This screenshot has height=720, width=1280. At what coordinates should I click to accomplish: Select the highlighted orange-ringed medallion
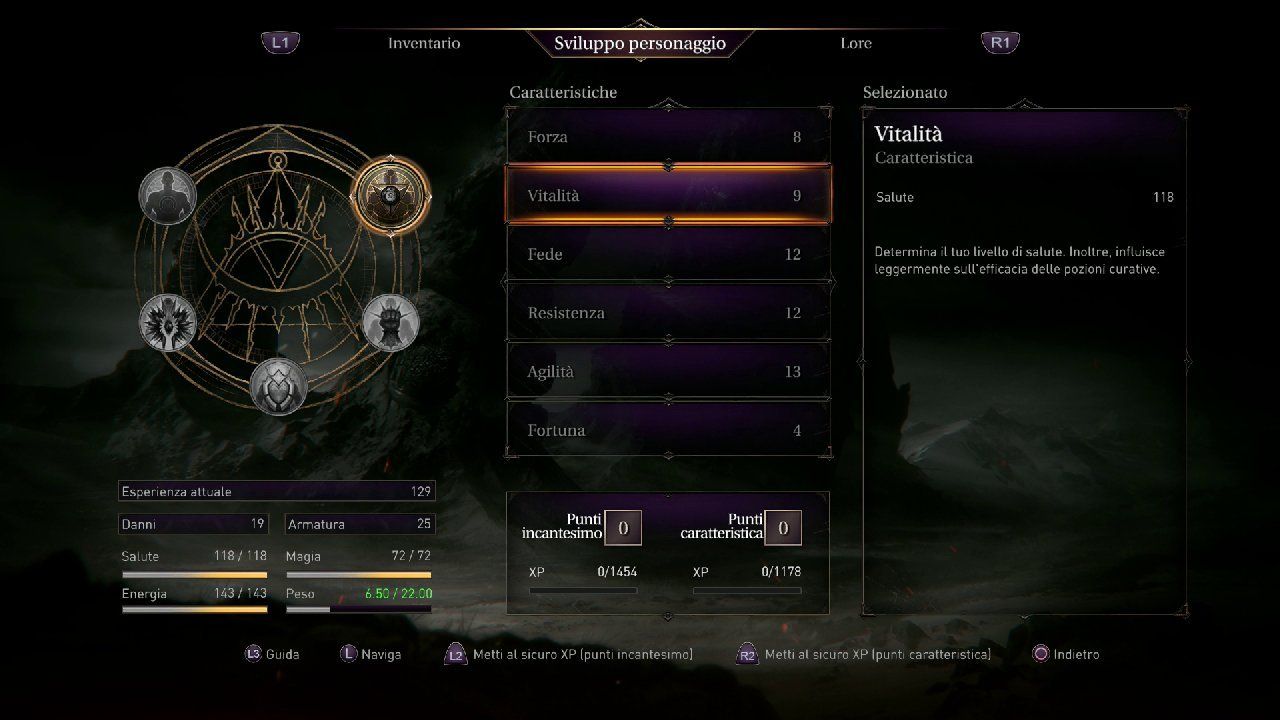[391, 196]
